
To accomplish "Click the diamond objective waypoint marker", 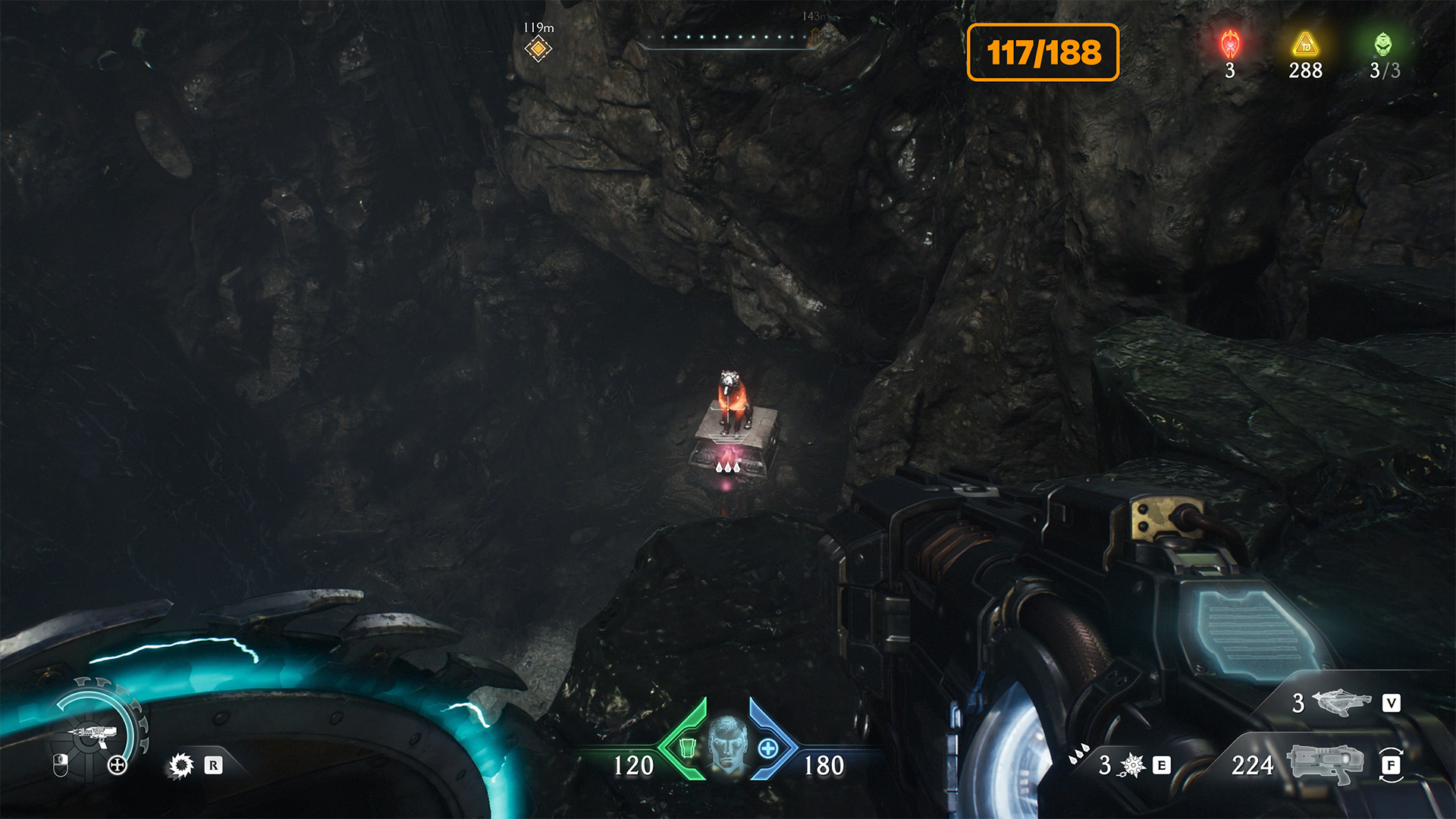I will [538, 49].
